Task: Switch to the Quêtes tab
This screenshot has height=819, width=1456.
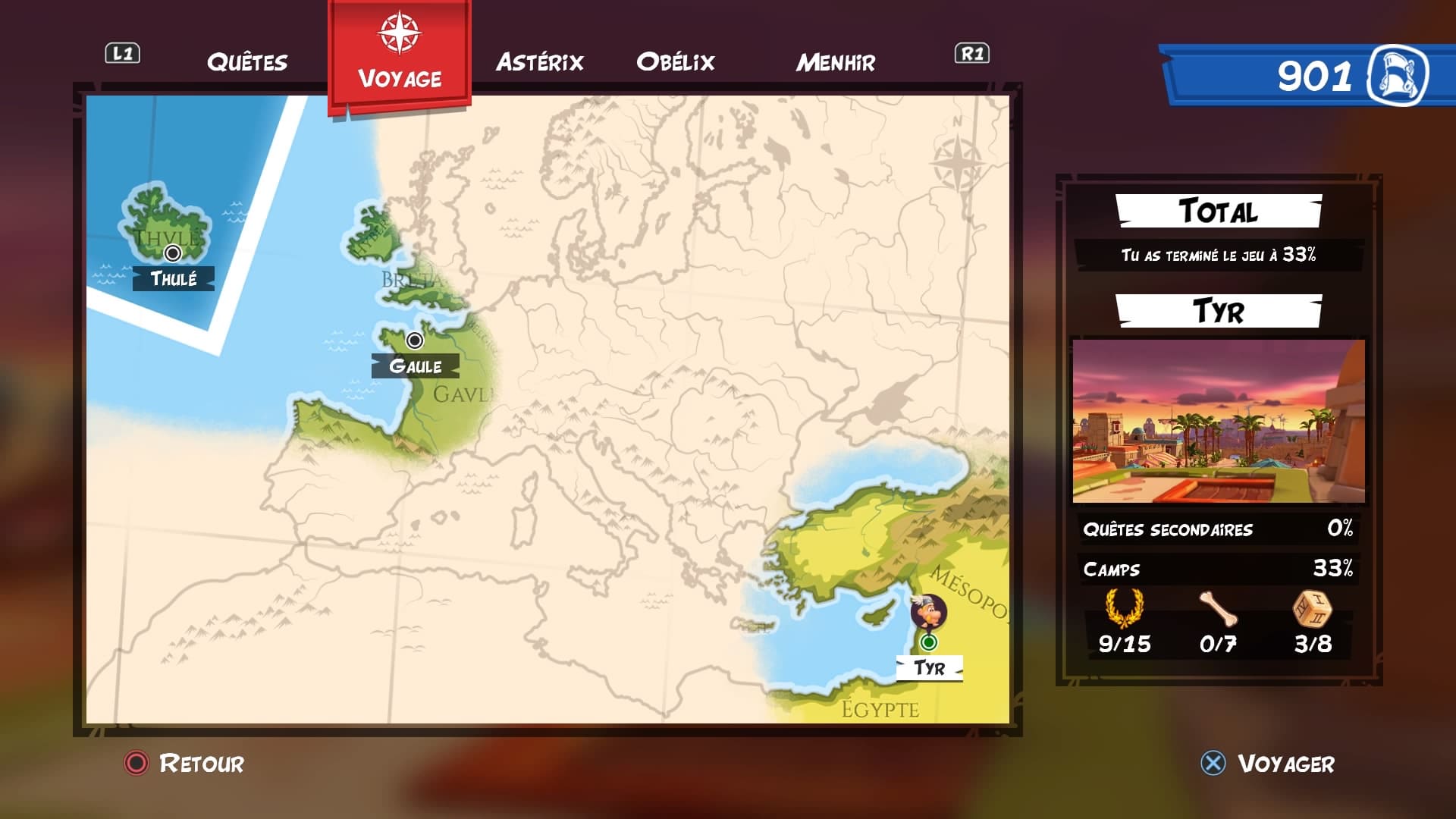Action: pyautogui.click(x=247, y=62)
